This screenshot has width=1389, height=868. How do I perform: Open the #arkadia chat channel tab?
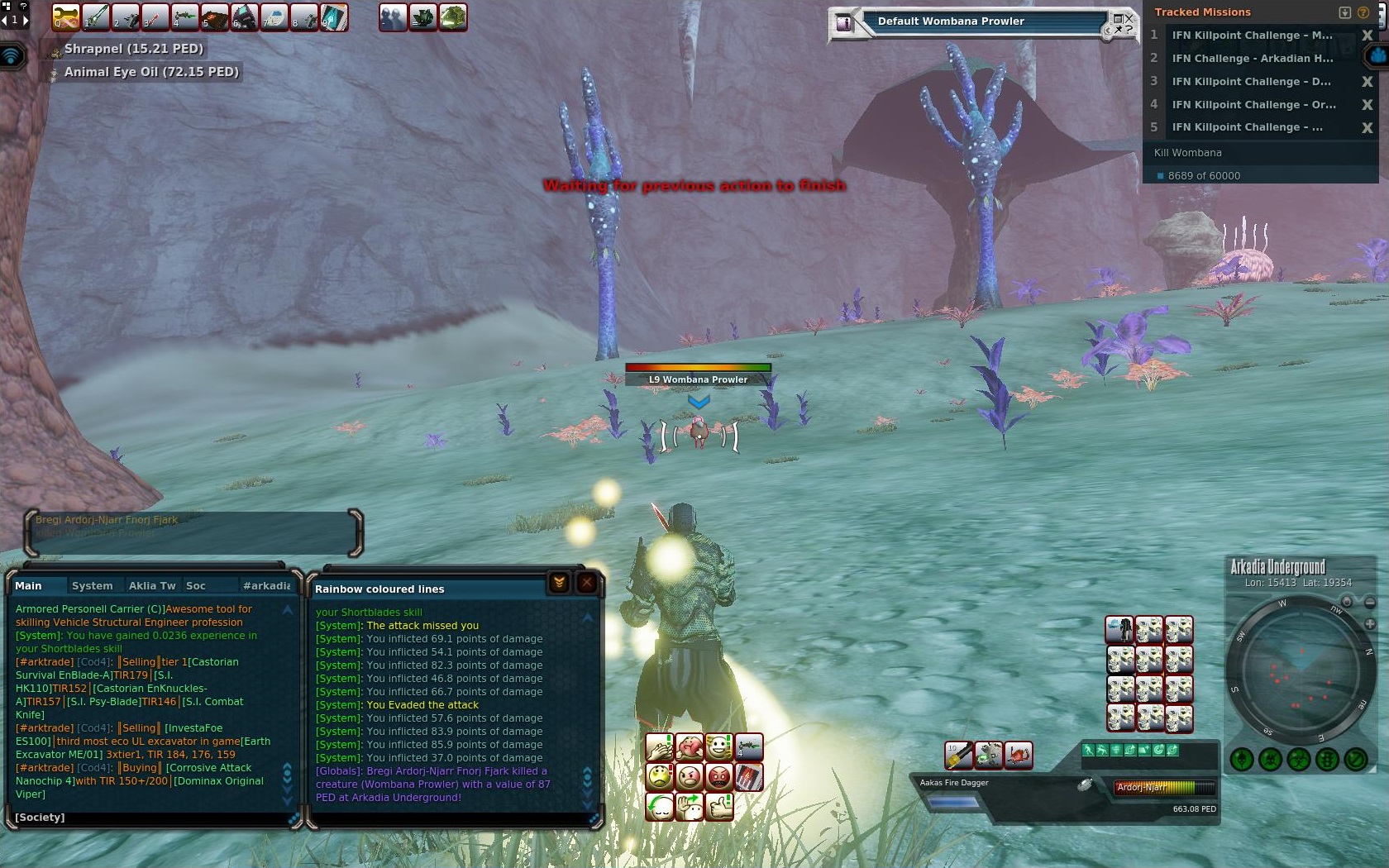(266, 585)
